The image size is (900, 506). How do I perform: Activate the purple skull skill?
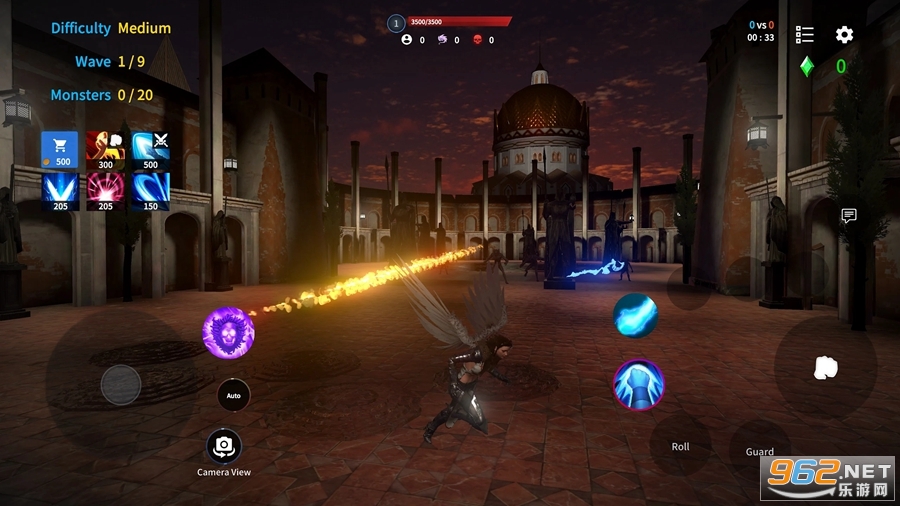click(228, 333)
